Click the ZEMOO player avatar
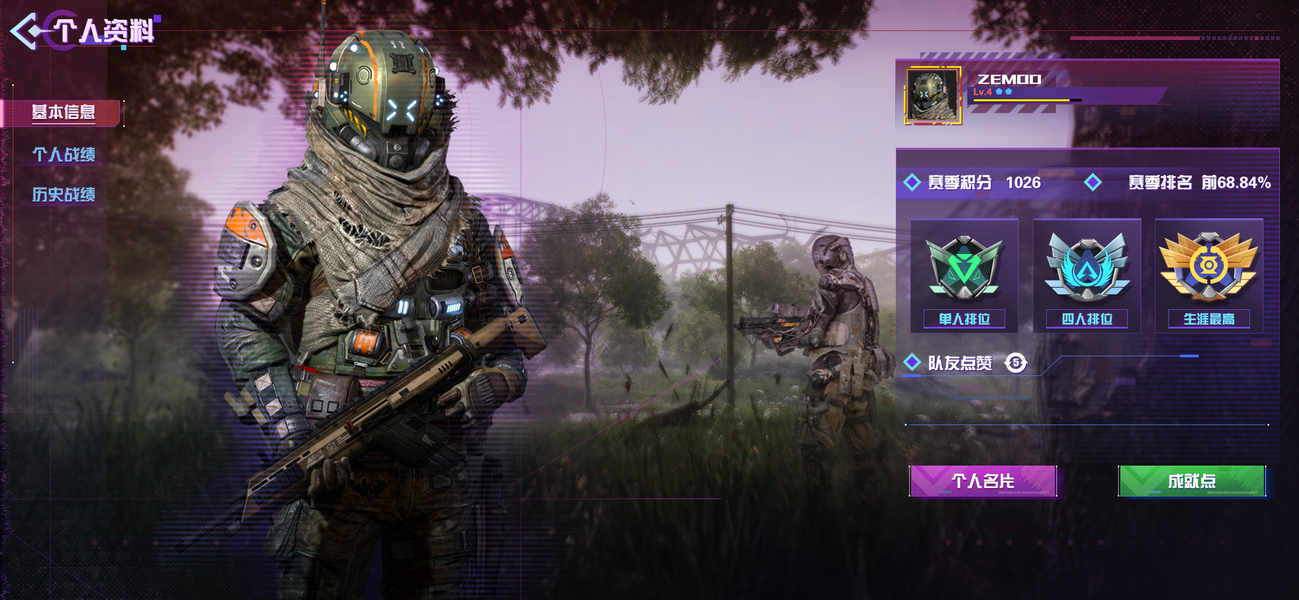 [x=932, y=95]
